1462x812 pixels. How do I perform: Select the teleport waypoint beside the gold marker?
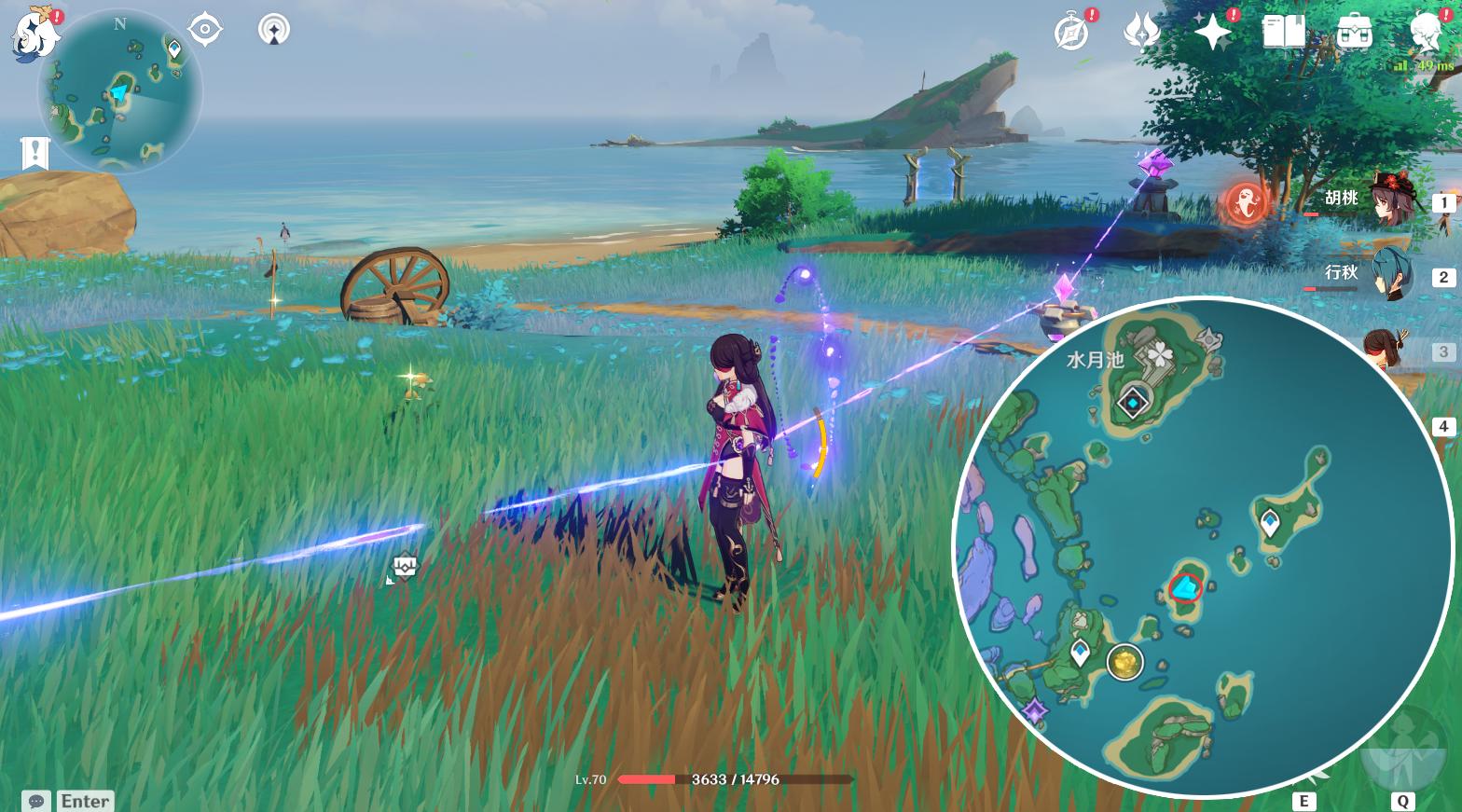coord(1081,652)
